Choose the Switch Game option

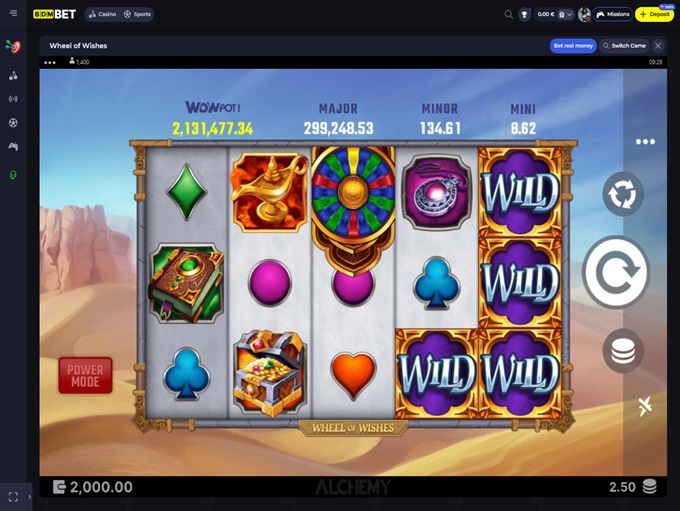[x=628, y=46]
